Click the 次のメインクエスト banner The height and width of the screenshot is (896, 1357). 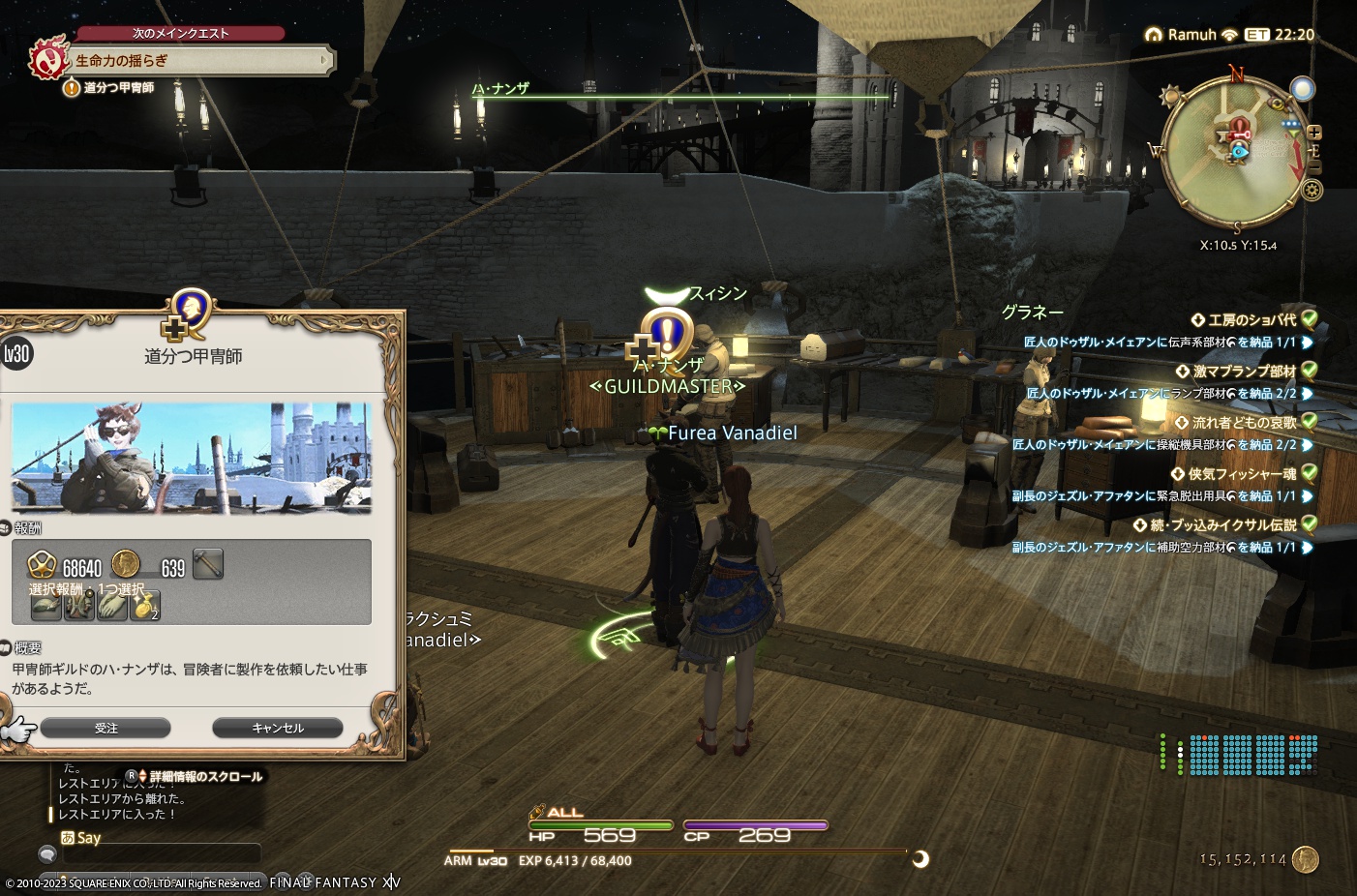click(181, 32)
